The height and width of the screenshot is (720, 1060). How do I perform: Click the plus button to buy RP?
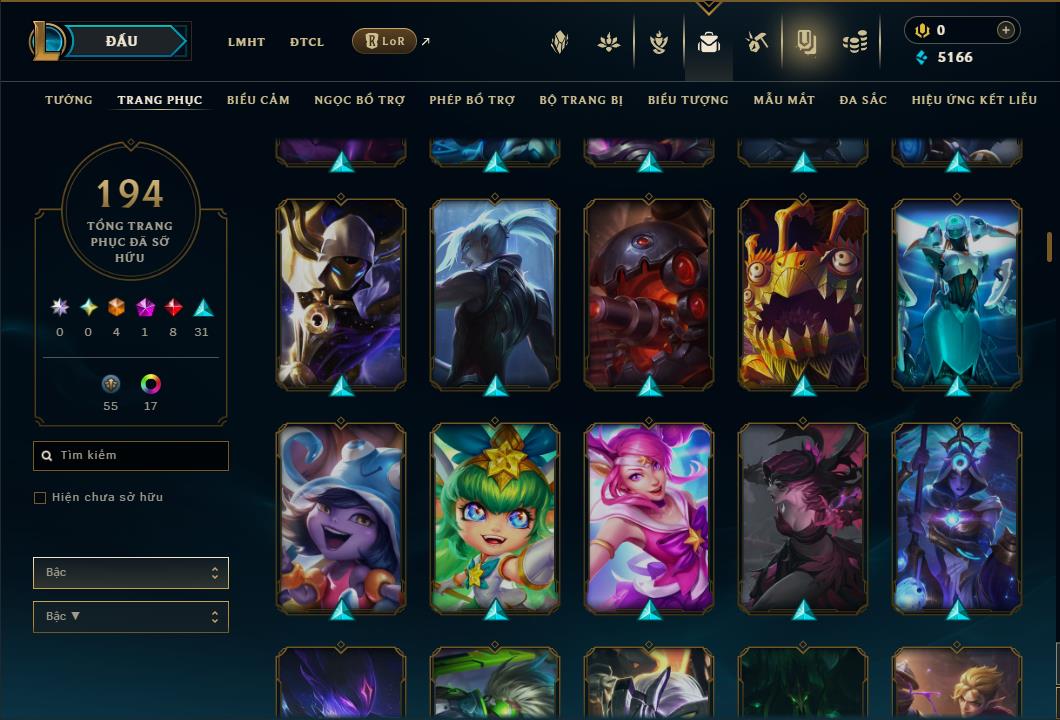coord(1006,30)
